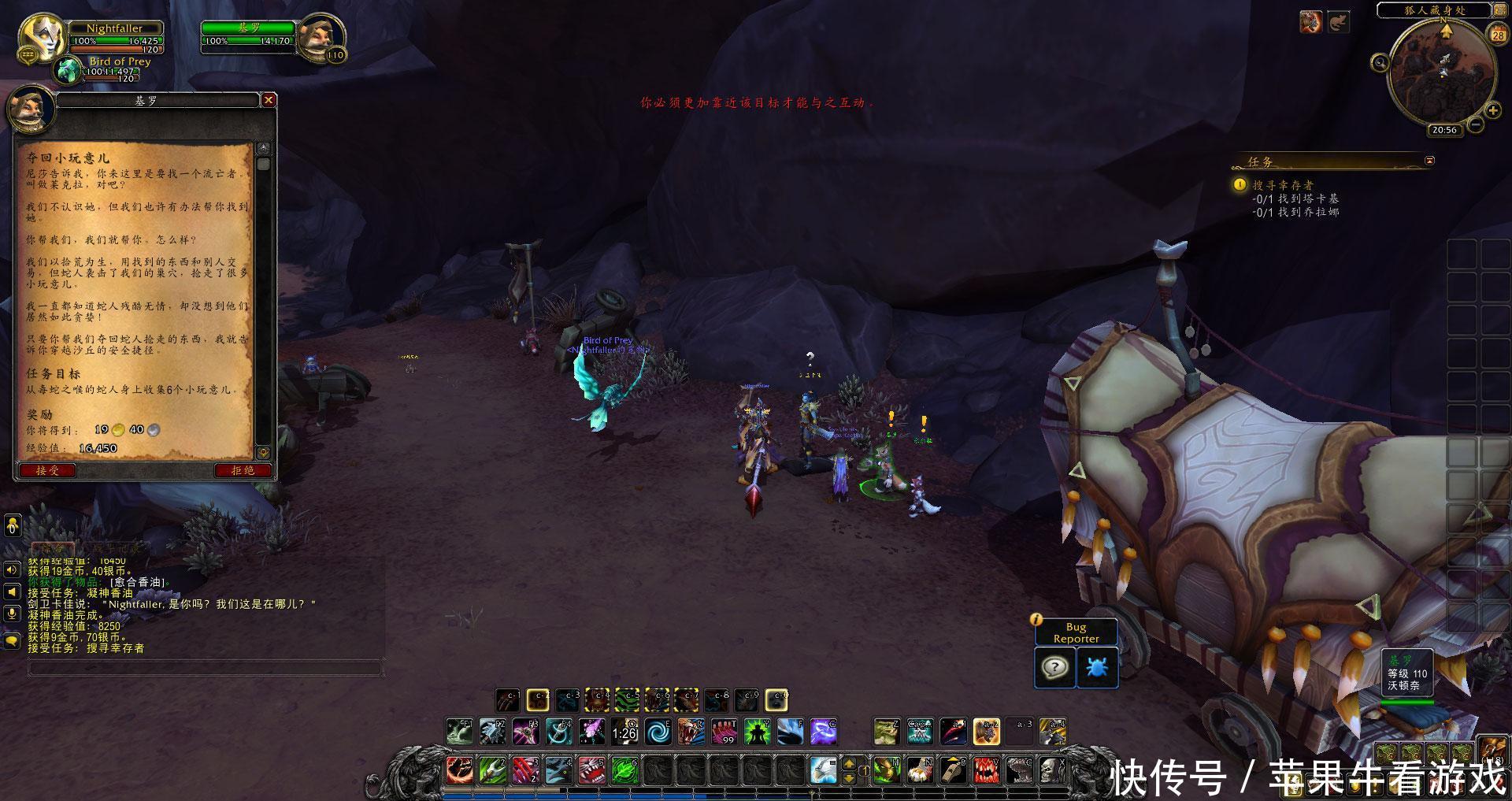This screenshot has height=801, width=1512.
Task: Select the 搜寻幸存者 quest in the tracker
Action: [x=1283, y=185]
